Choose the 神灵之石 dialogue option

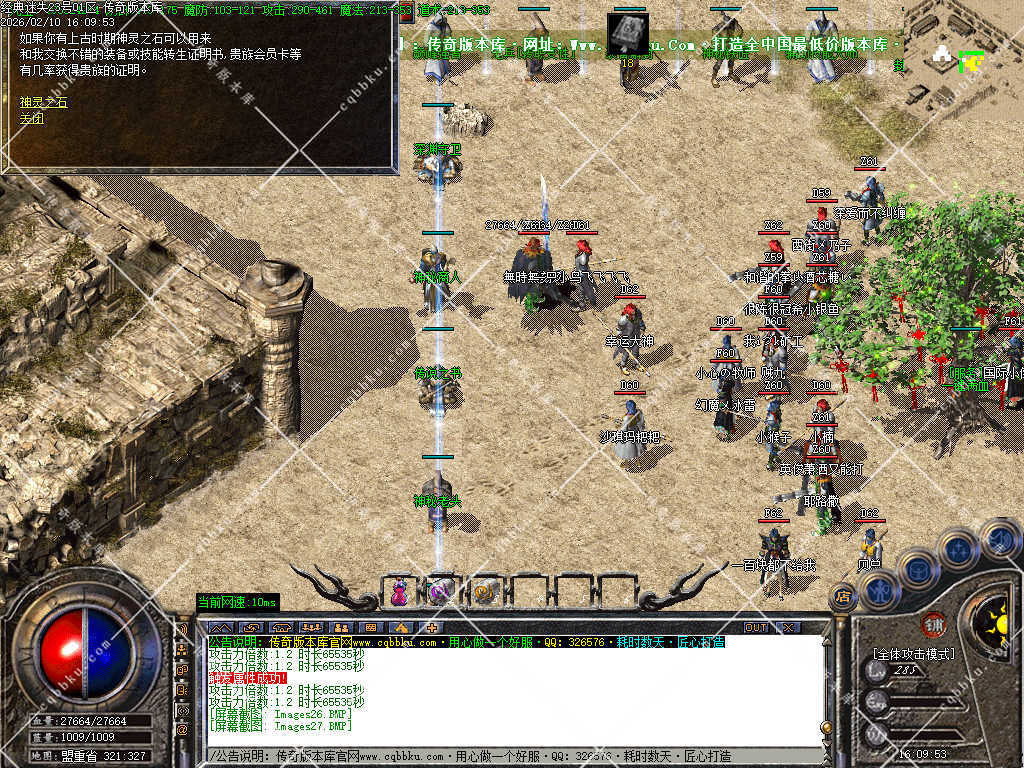point(43,102)
